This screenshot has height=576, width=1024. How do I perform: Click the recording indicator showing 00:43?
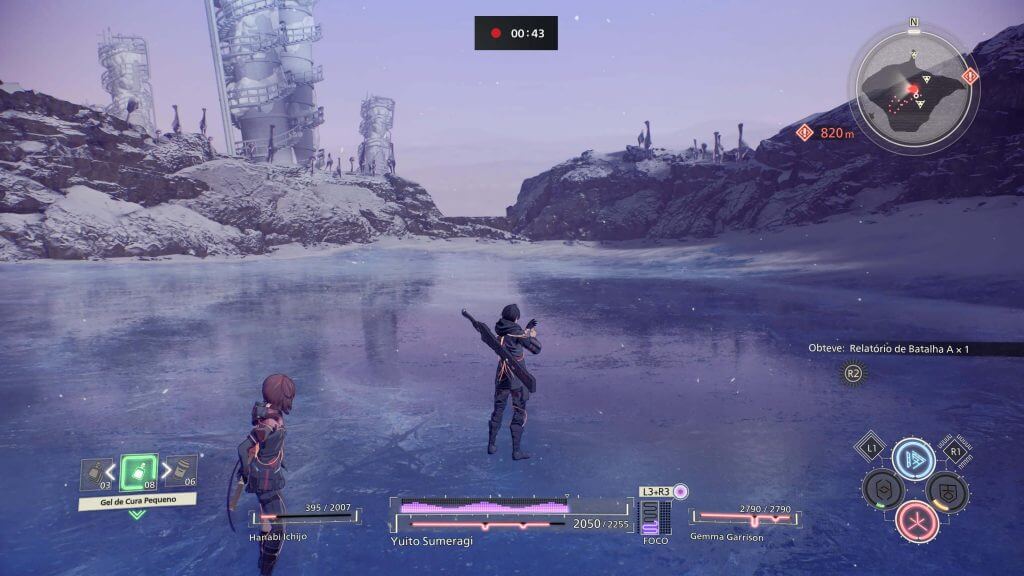click(515, 33)
